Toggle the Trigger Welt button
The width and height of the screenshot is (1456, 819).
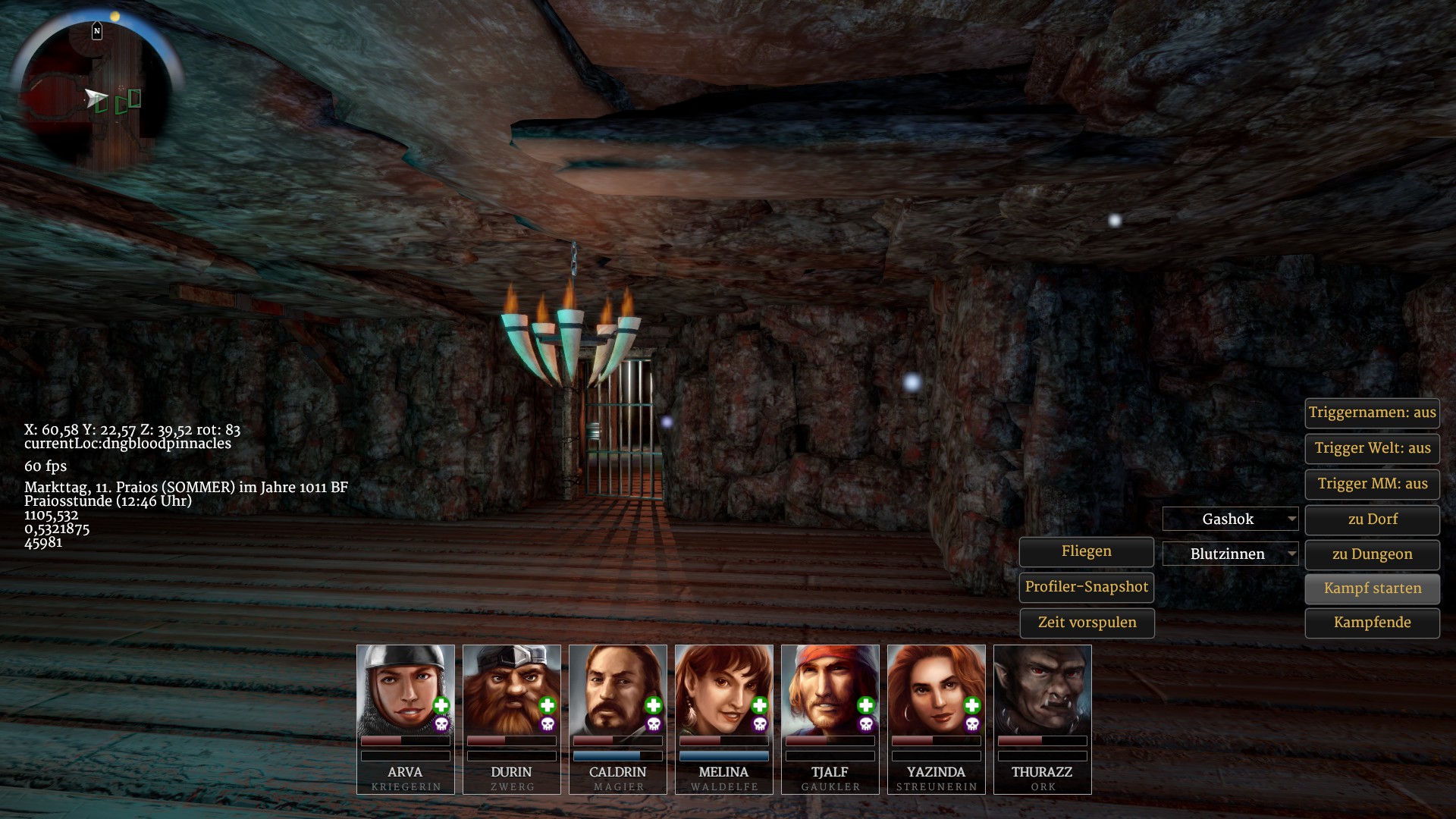[1372, 448]
